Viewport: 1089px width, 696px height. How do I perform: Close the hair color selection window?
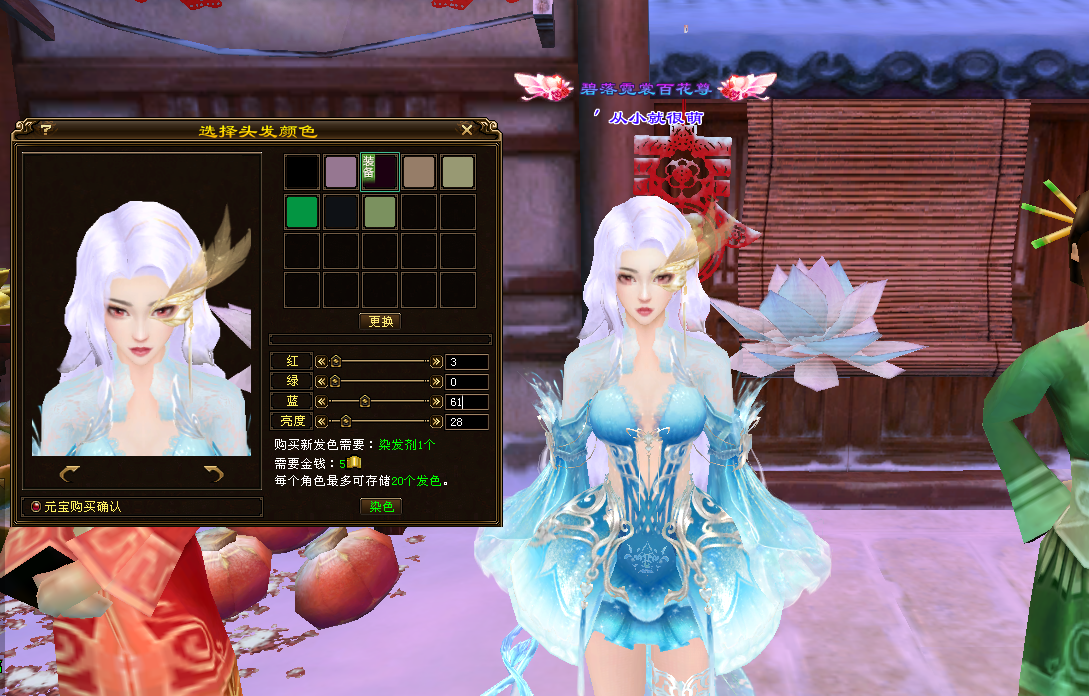coord(467,129)
